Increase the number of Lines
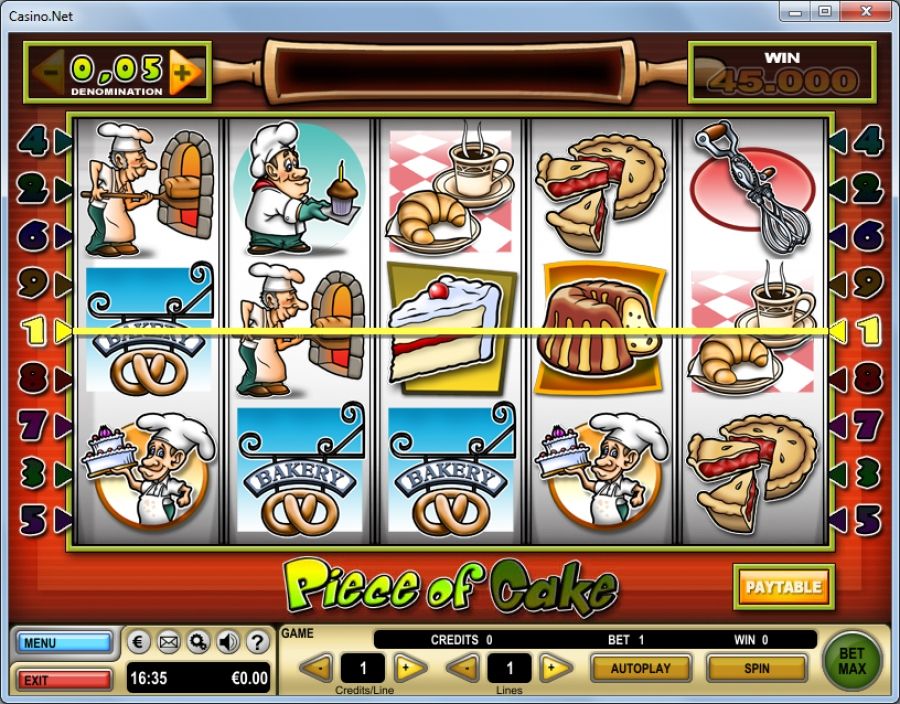 (x=556, y=667)
